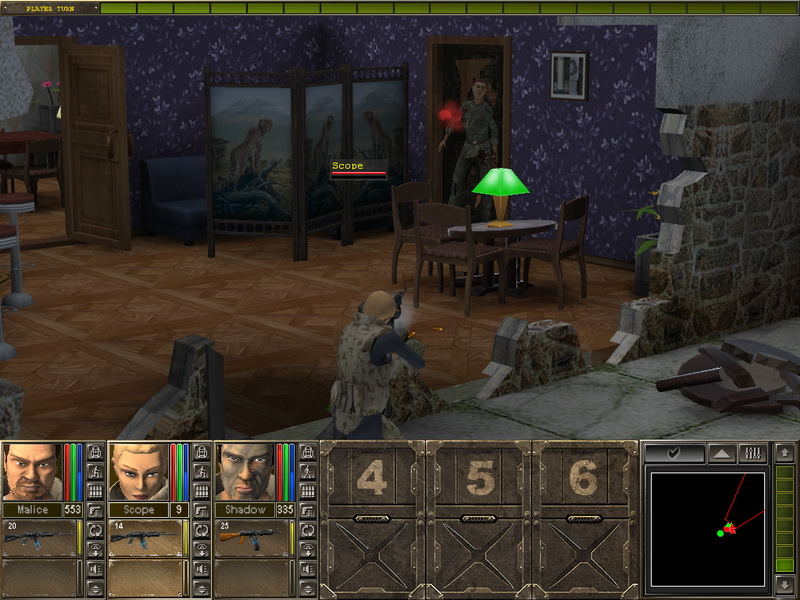Open Shadow's backpack inventory
Screen dimensions: 800x600
[x=308, y=452]
